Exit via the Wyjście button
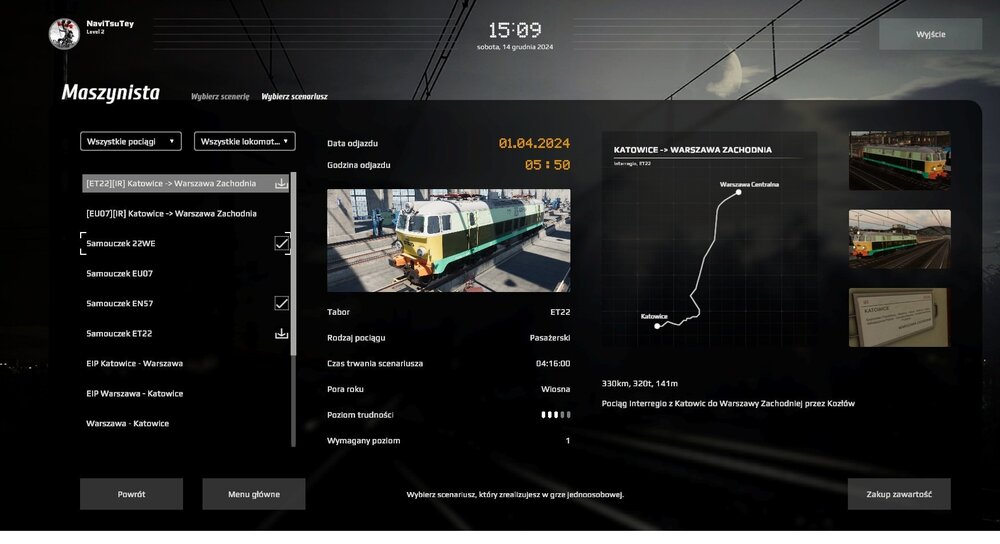Screen dimensions: 1000x544 click(930, 34)
